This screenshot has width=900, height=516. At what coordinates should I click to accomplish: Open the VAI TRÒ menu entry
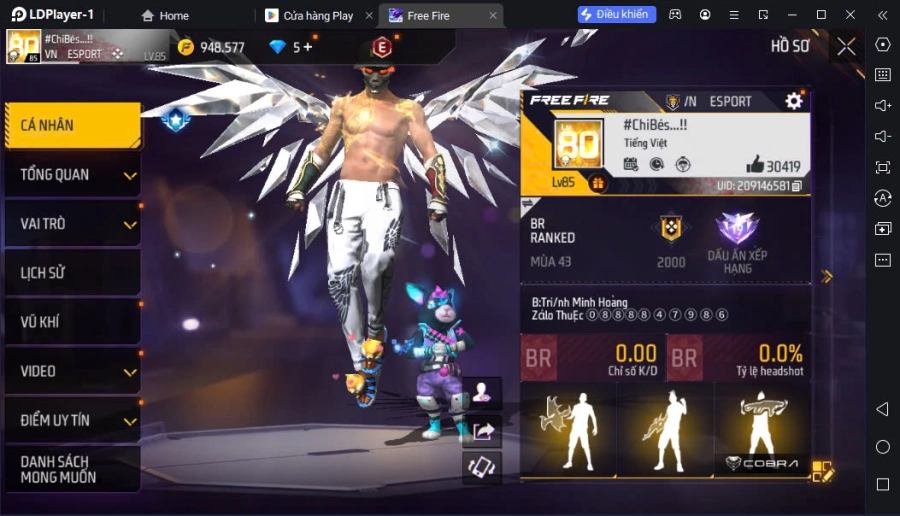(x=72, y=224)
